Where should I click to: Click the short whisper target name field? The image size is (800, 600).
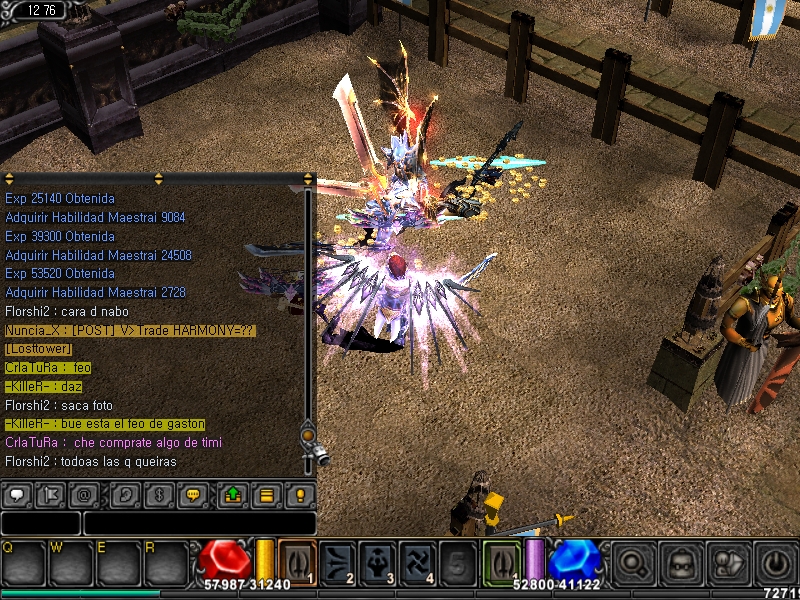coord(40,523)
